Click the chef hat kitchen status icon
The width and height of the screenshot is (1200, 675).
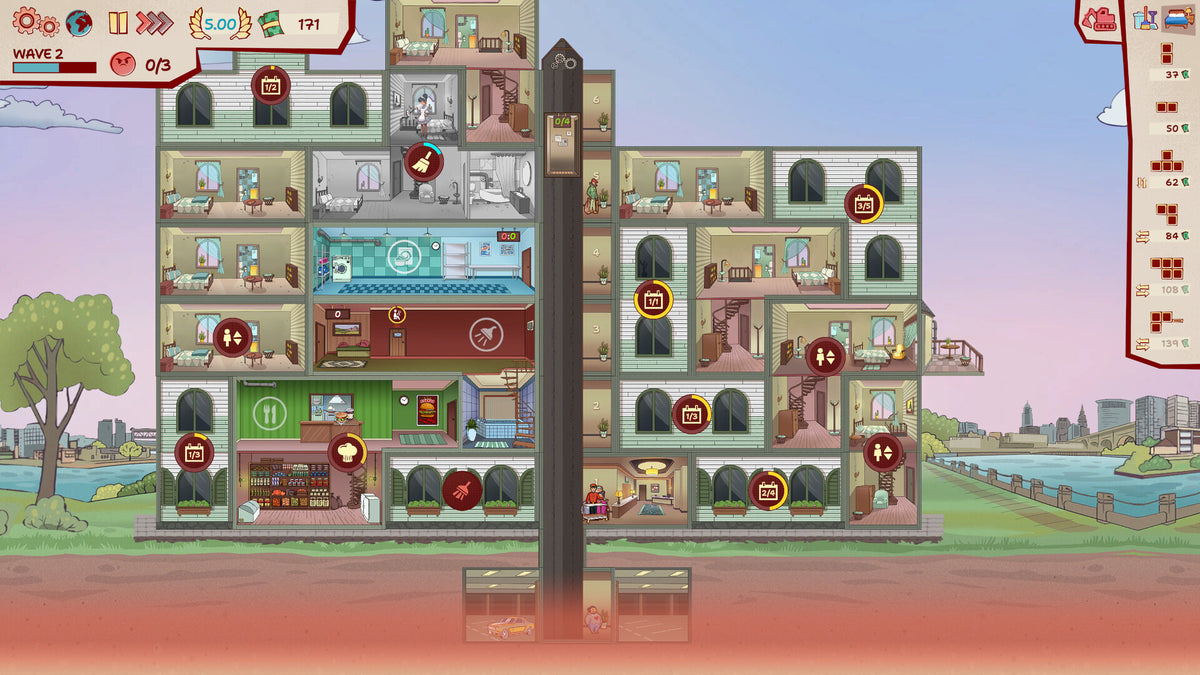(x=347, y=452)
